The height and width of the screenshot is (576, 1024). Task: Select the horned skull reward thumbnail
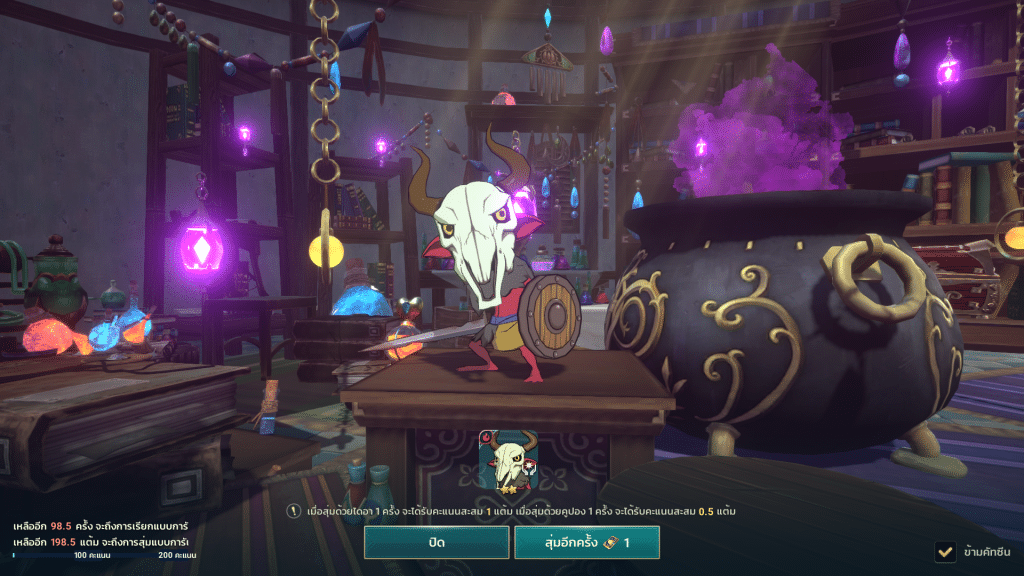coord(510,463)
